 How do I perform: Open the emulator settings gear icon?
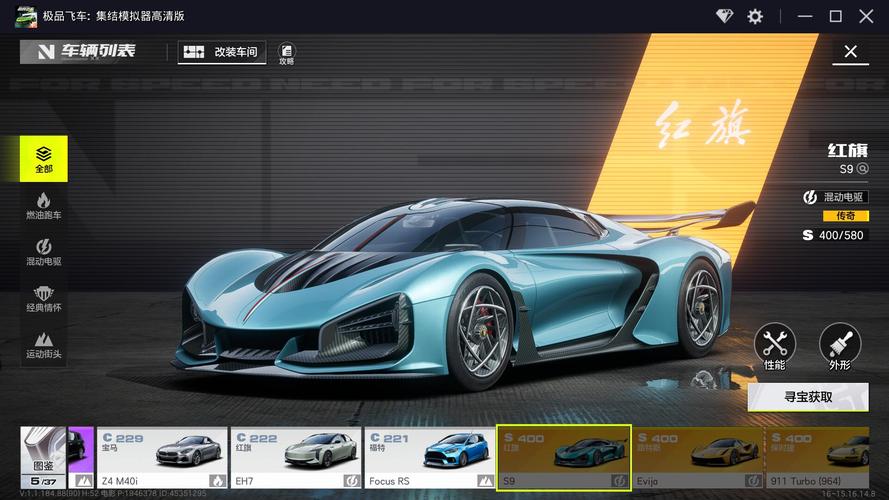click(755, 16)
